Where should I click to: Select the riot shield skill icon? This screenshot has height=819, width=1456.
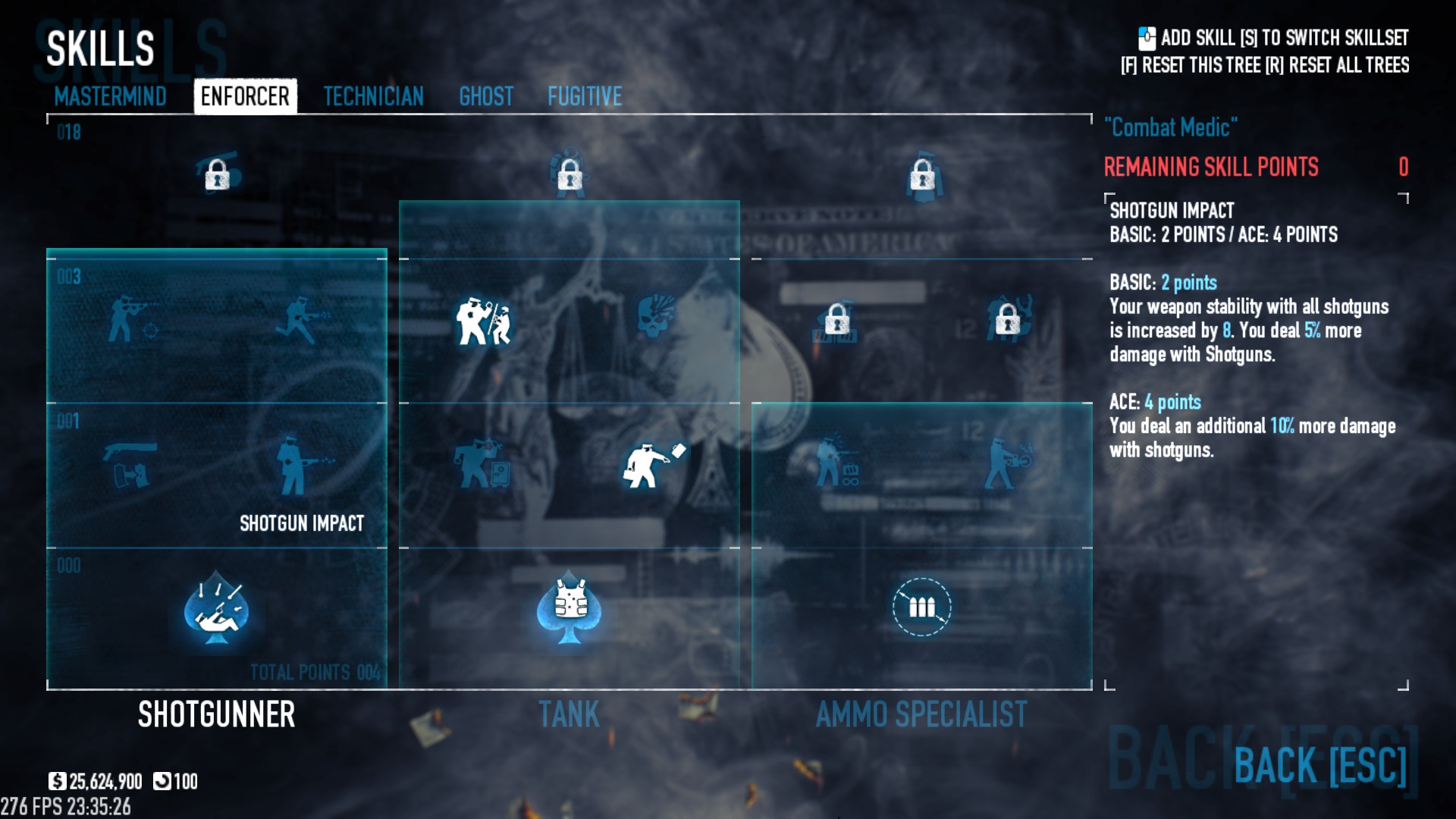(x=483, y=321)
